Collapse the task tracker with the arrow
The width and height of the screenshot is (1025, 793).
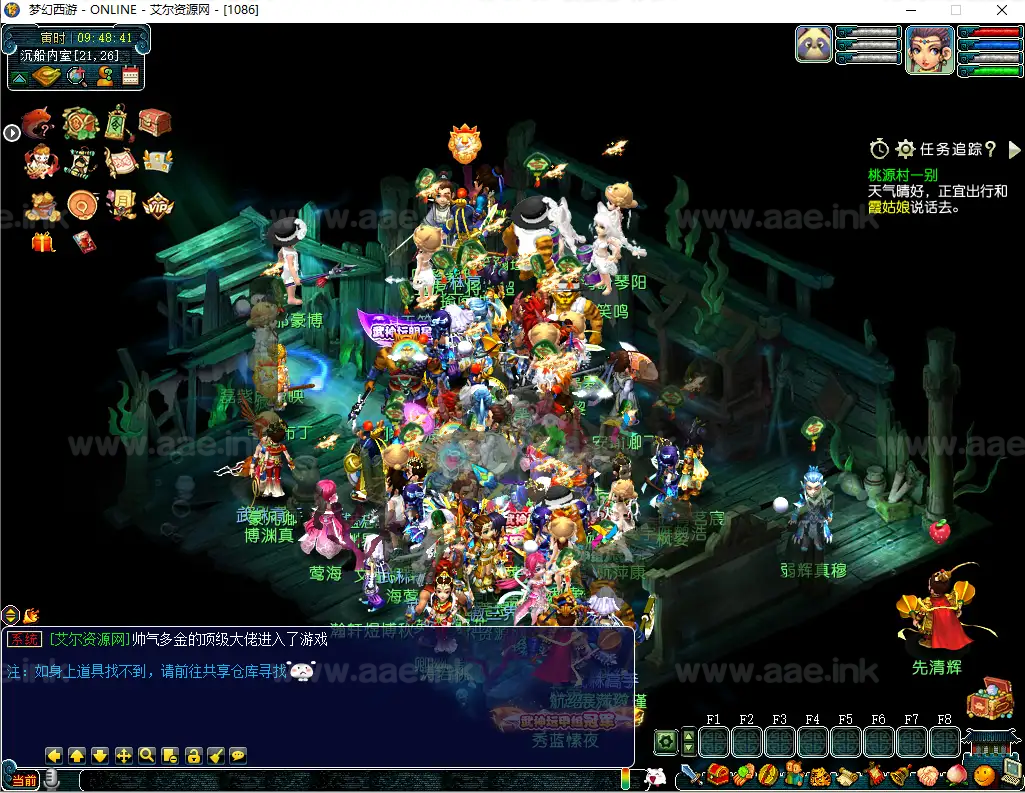click(x=1014, y=149)
